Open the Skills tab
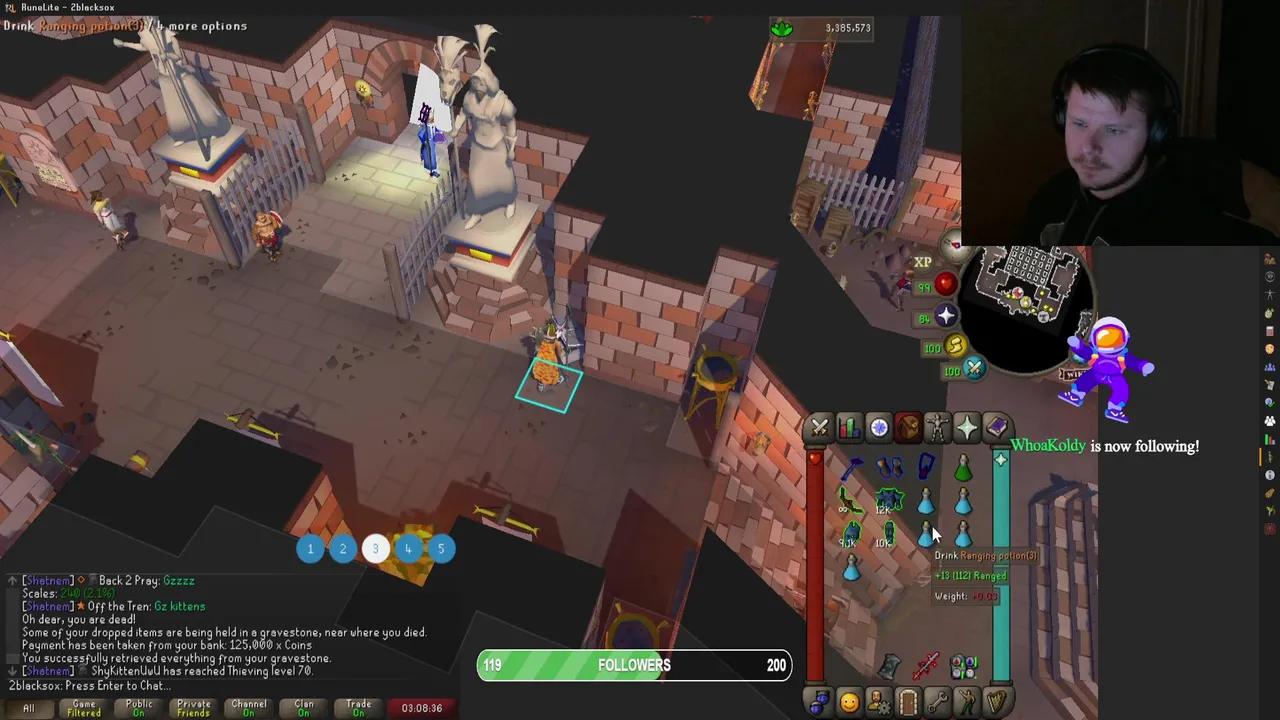This screenshot has width=1280, height=720. [x=848, y=428]
